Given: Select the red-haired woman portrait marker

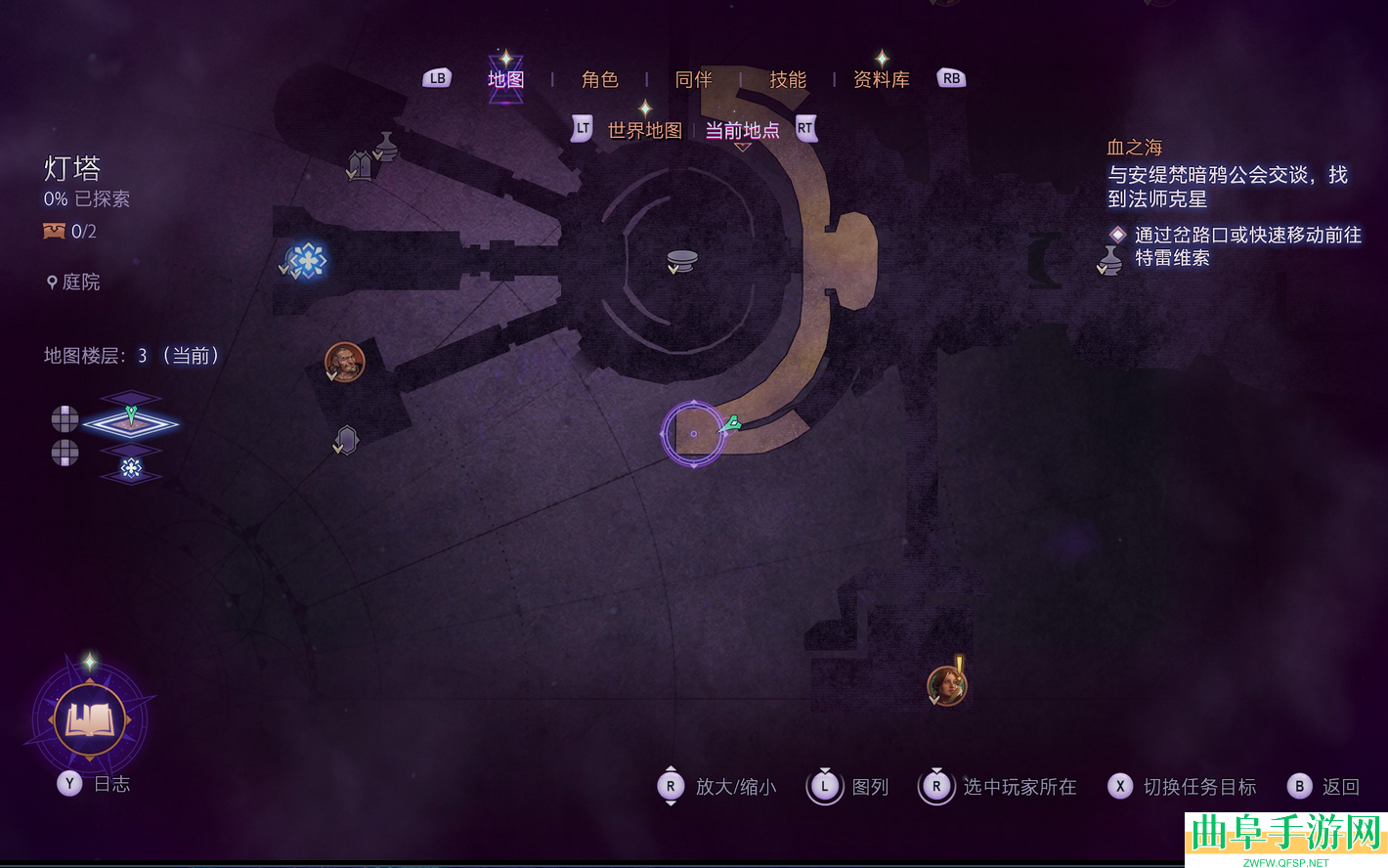Looking at the screenshot, I should 945,685.
